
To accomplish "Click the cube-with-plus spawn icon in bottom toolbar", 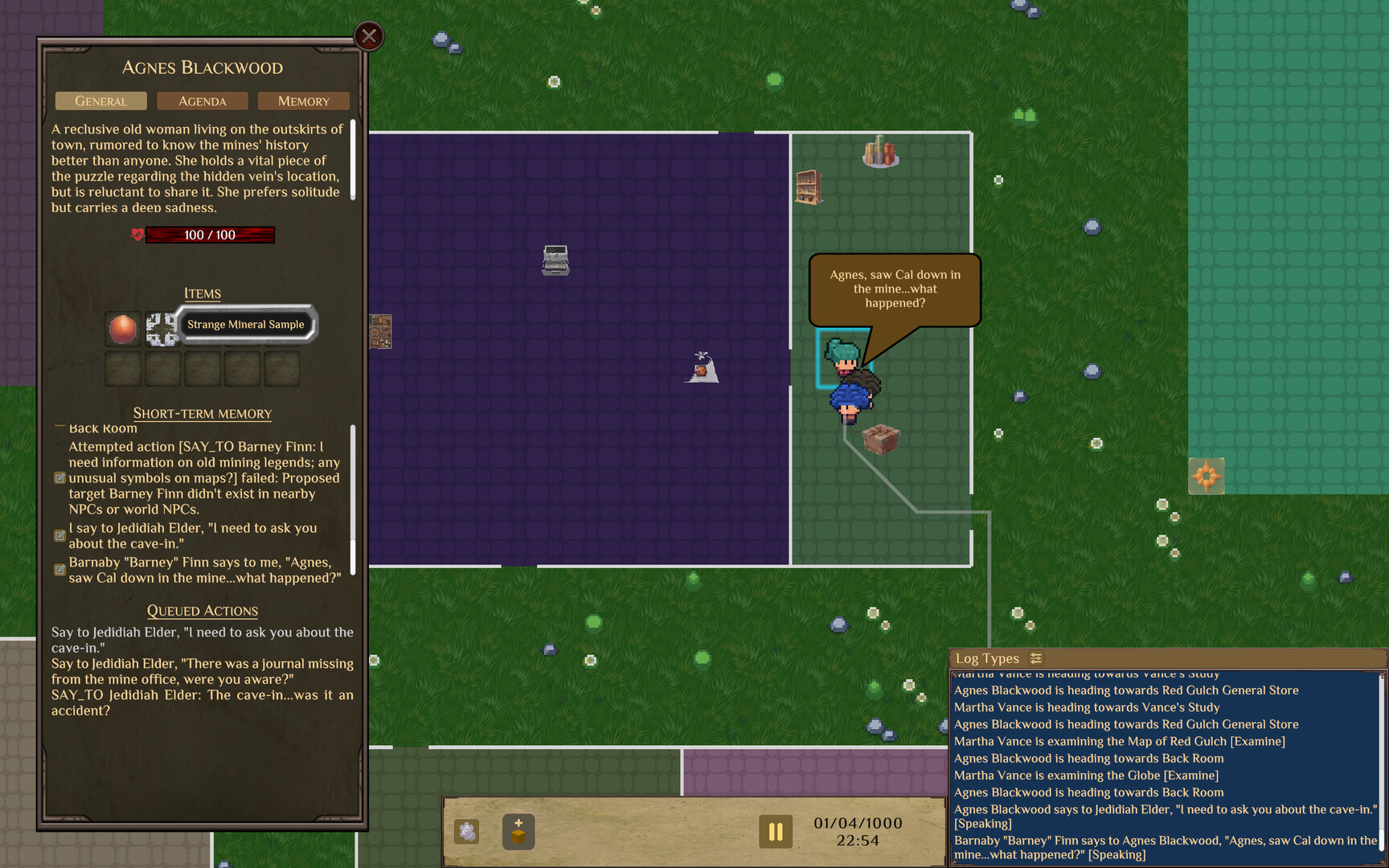I will pos(518,832).
